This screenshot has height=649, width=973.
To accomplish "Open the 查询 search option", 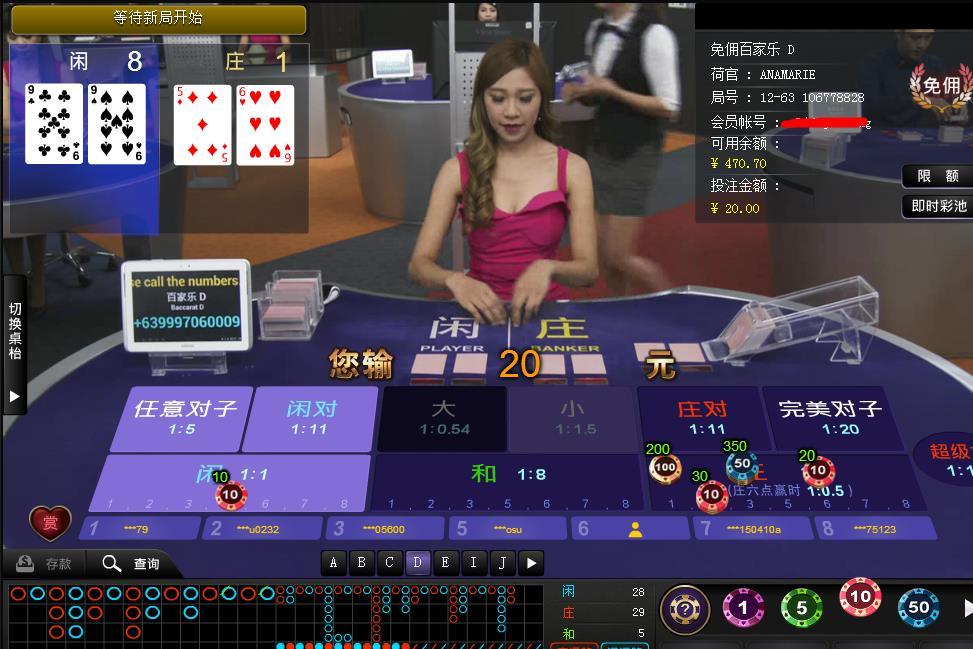I will [131, 564].
